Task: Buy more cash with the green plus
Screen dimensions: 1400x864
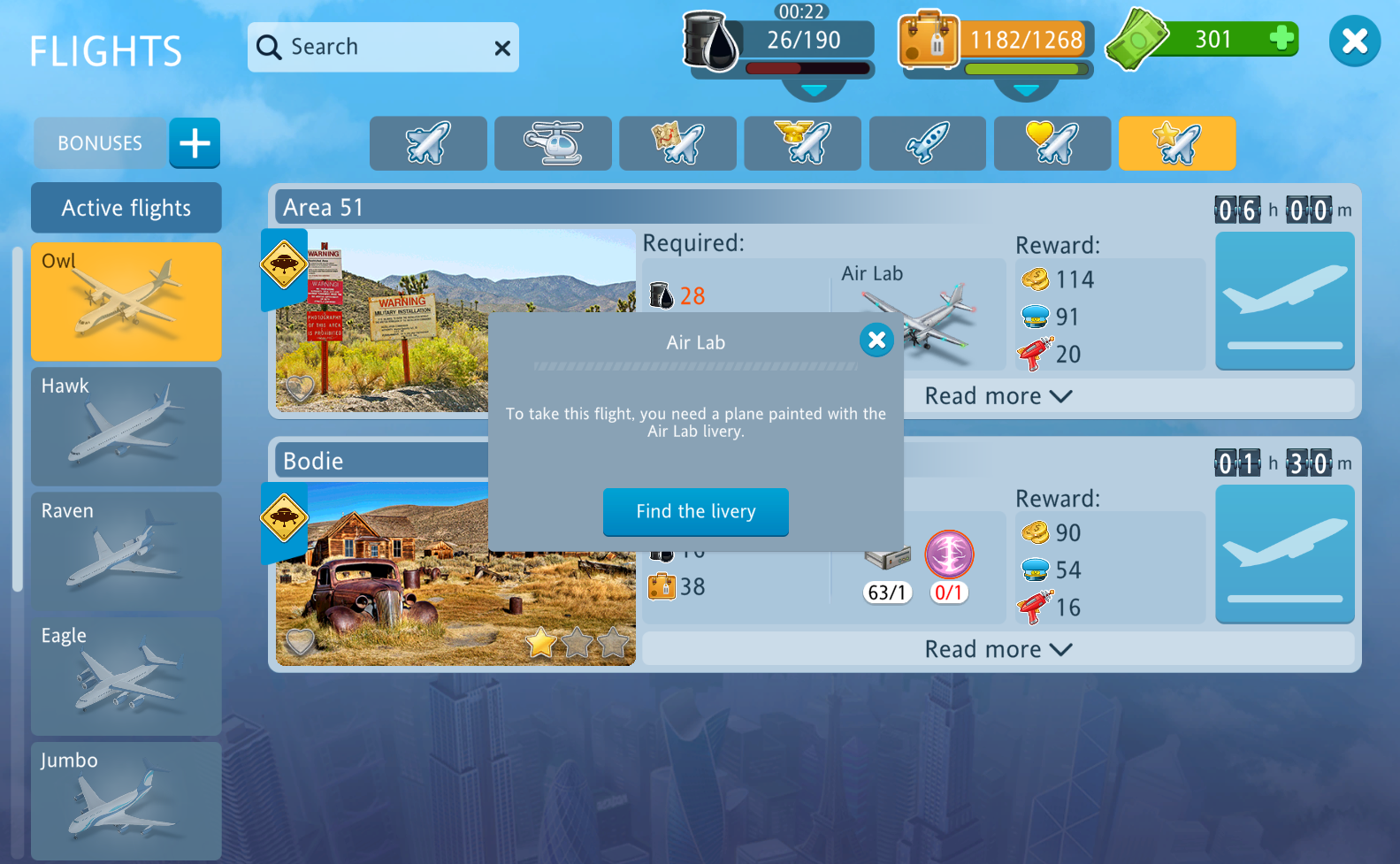Action: point(1281,39)
